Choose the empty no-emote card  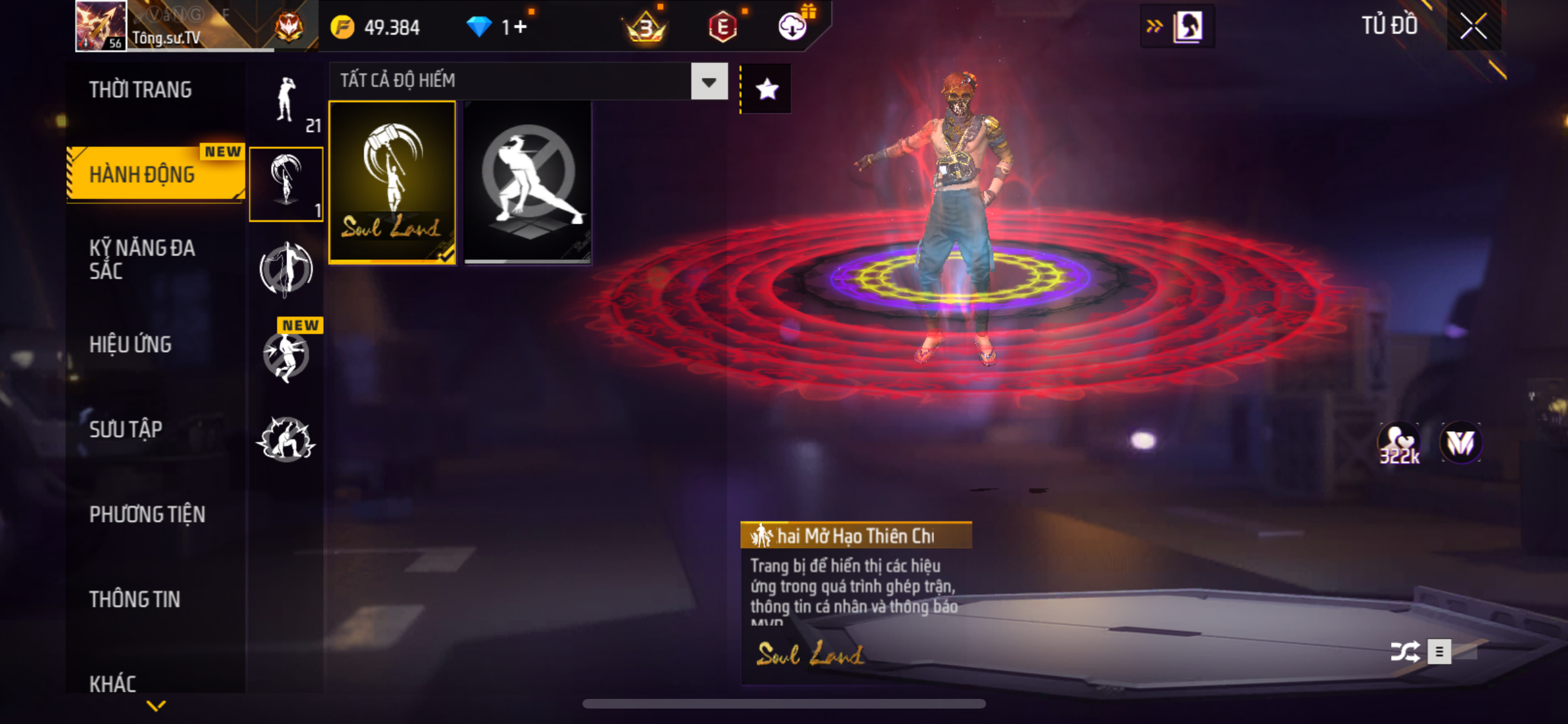527,182
